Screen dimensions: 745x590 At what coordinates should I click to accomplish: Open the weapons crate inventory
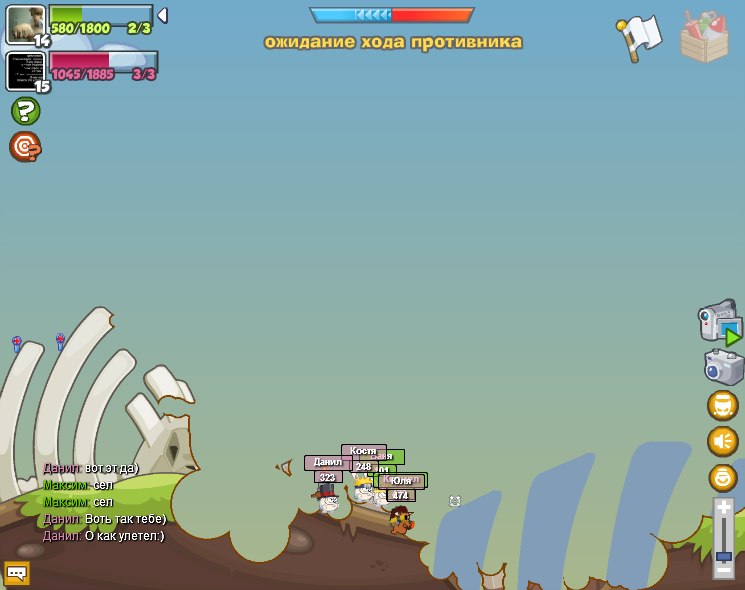[704, 38]
